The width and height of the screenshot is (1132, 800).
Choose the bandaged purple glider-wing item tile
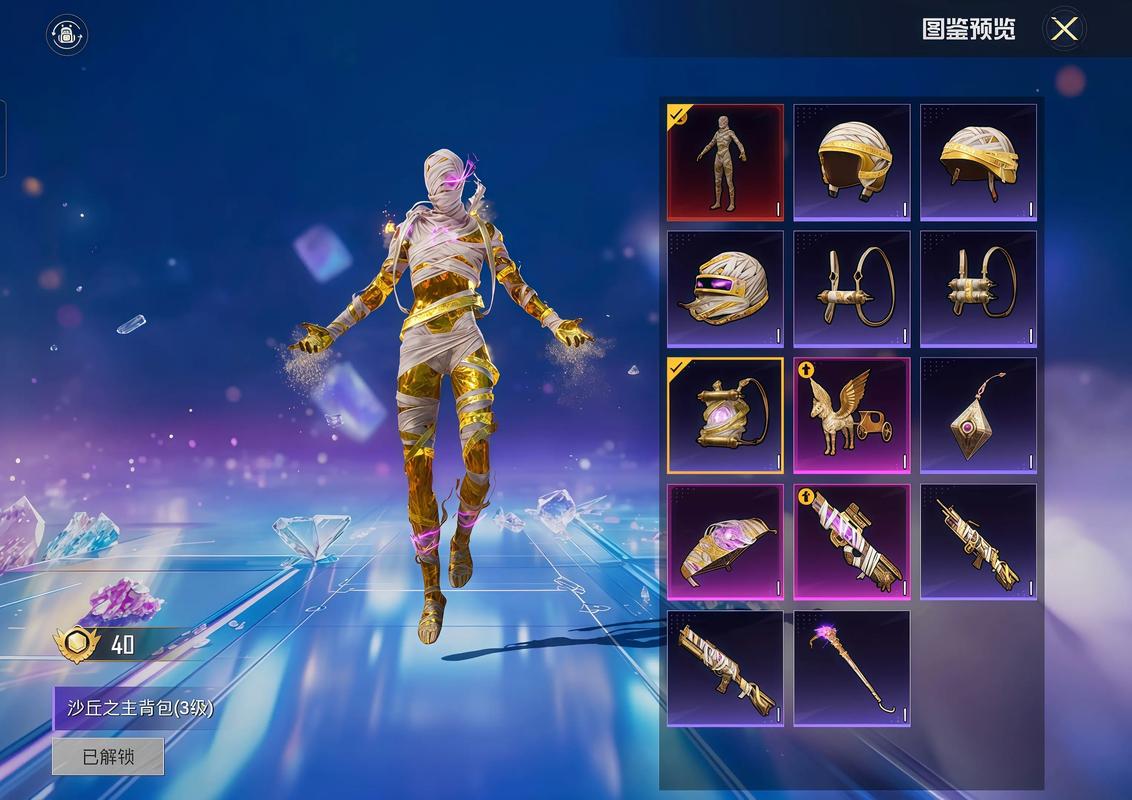726,542
